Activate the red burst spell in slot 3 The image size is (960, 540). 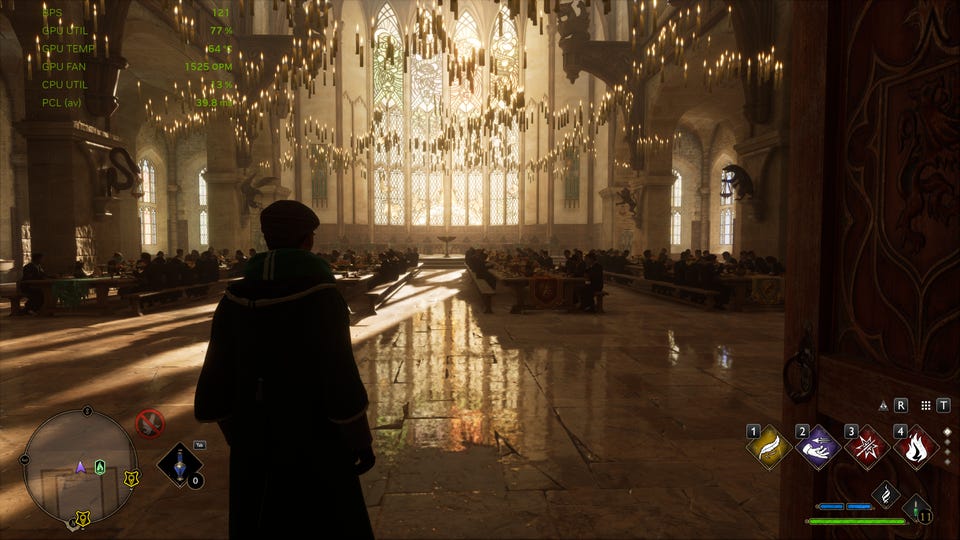click(x=867, y=447)
